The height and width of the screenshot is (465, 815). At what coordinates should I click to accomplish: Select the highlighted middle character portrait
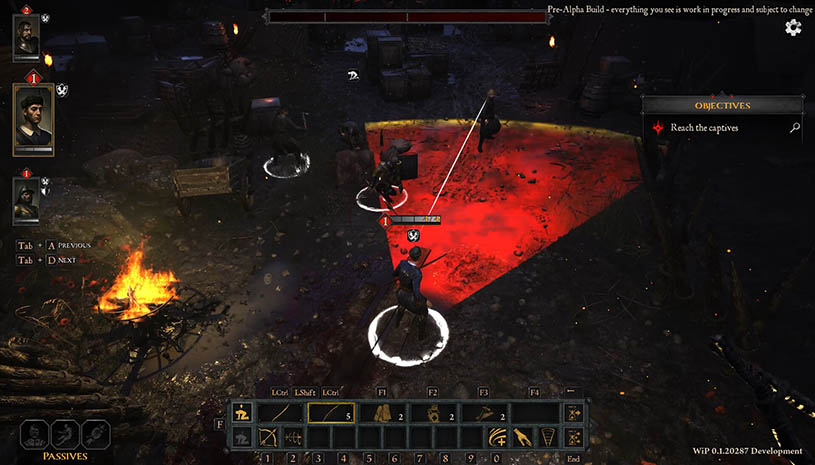(x=33, y=117)
